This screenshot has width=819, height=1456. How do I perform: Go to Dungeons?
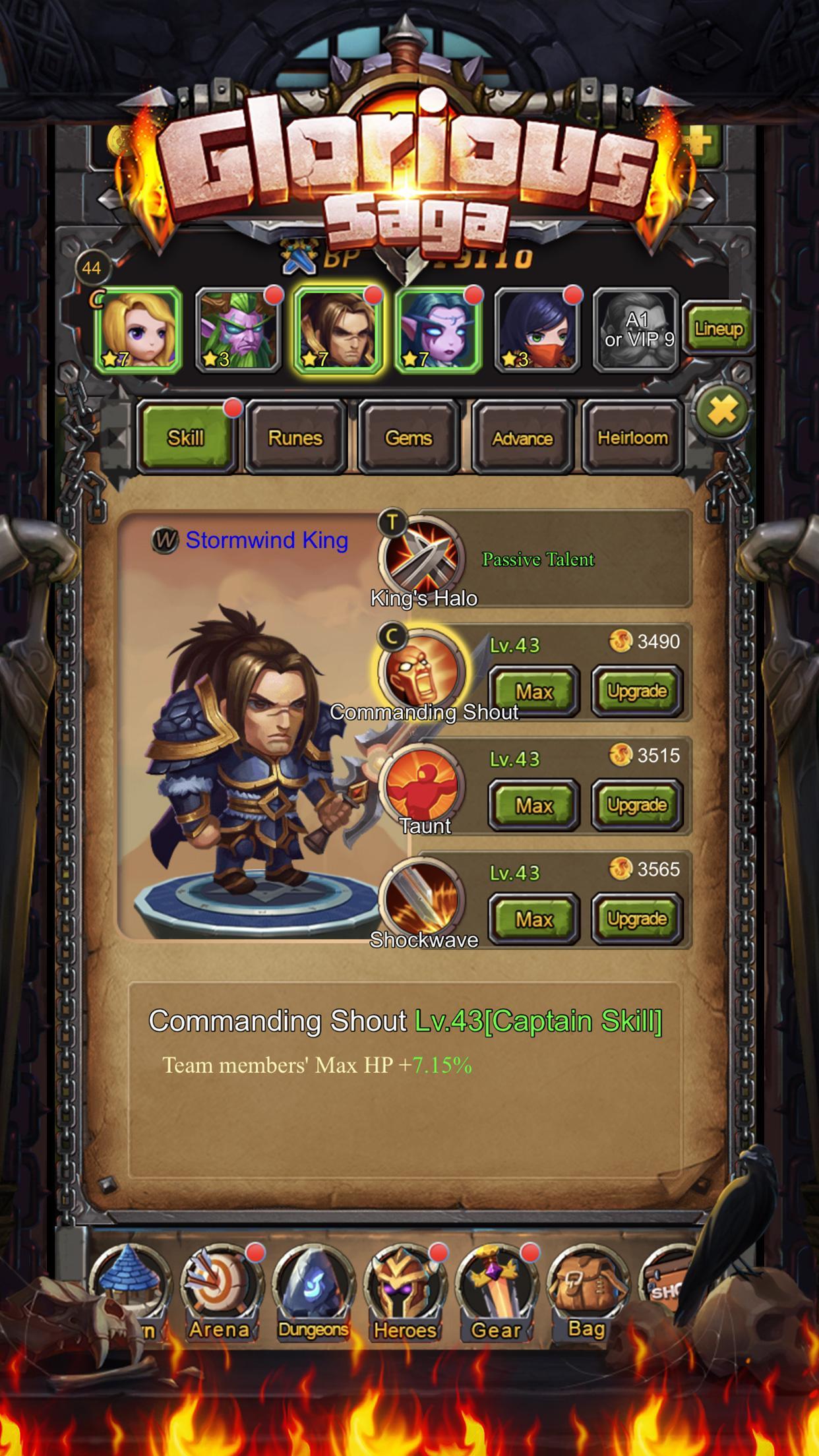313,1294
